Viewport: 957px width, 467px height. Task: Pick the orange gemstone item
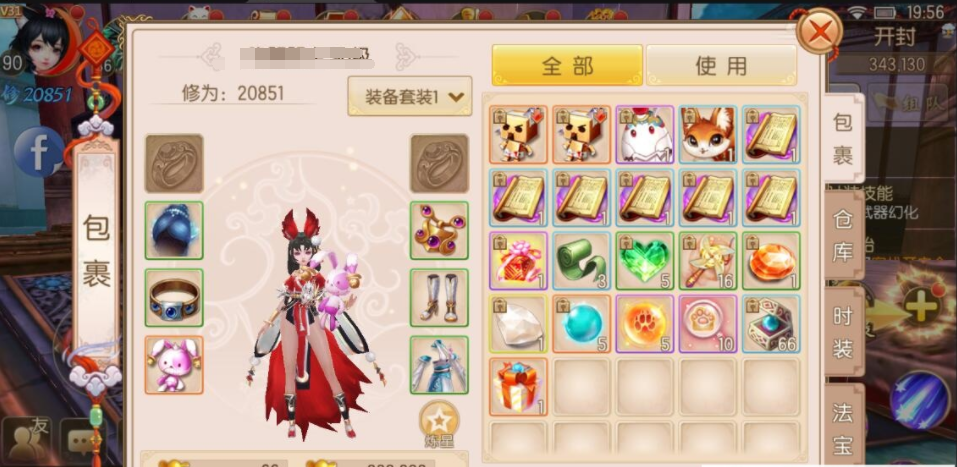(769, 260)
